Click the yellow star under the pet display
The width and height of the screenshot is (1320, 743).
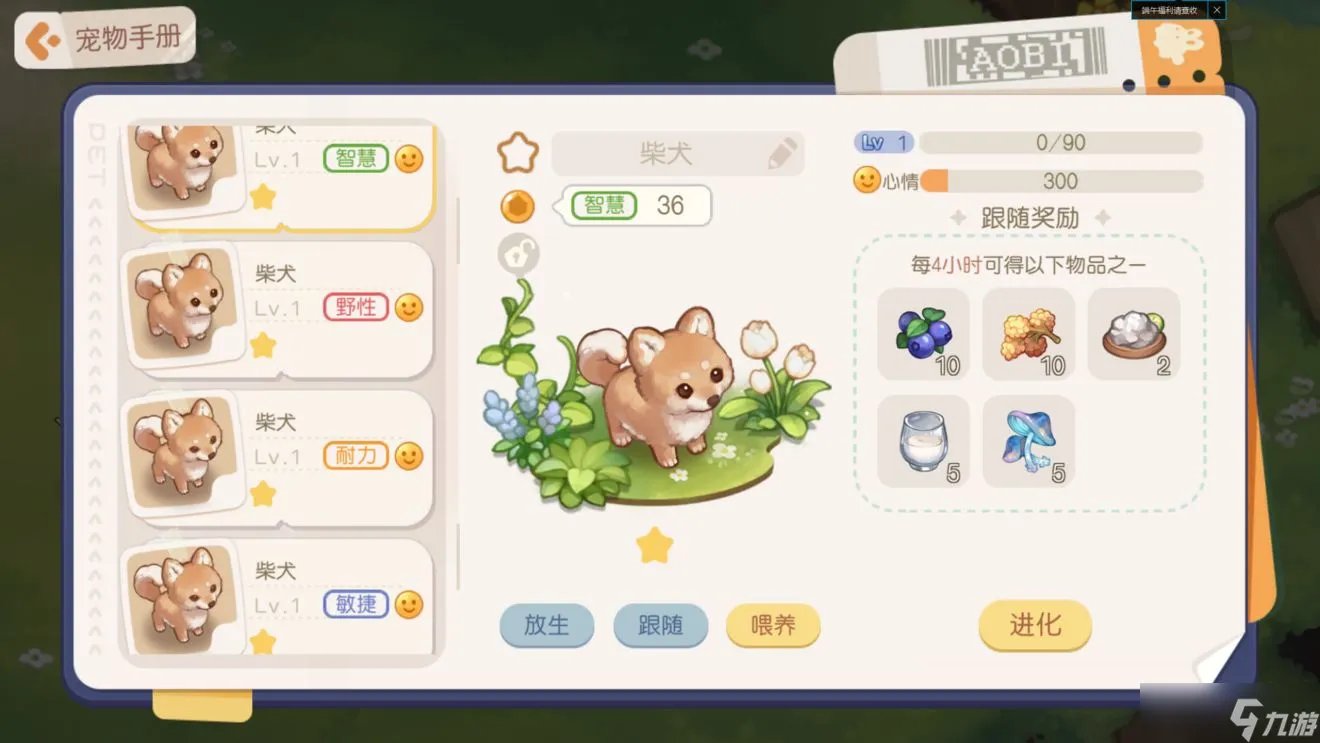[x=653, y=547]
